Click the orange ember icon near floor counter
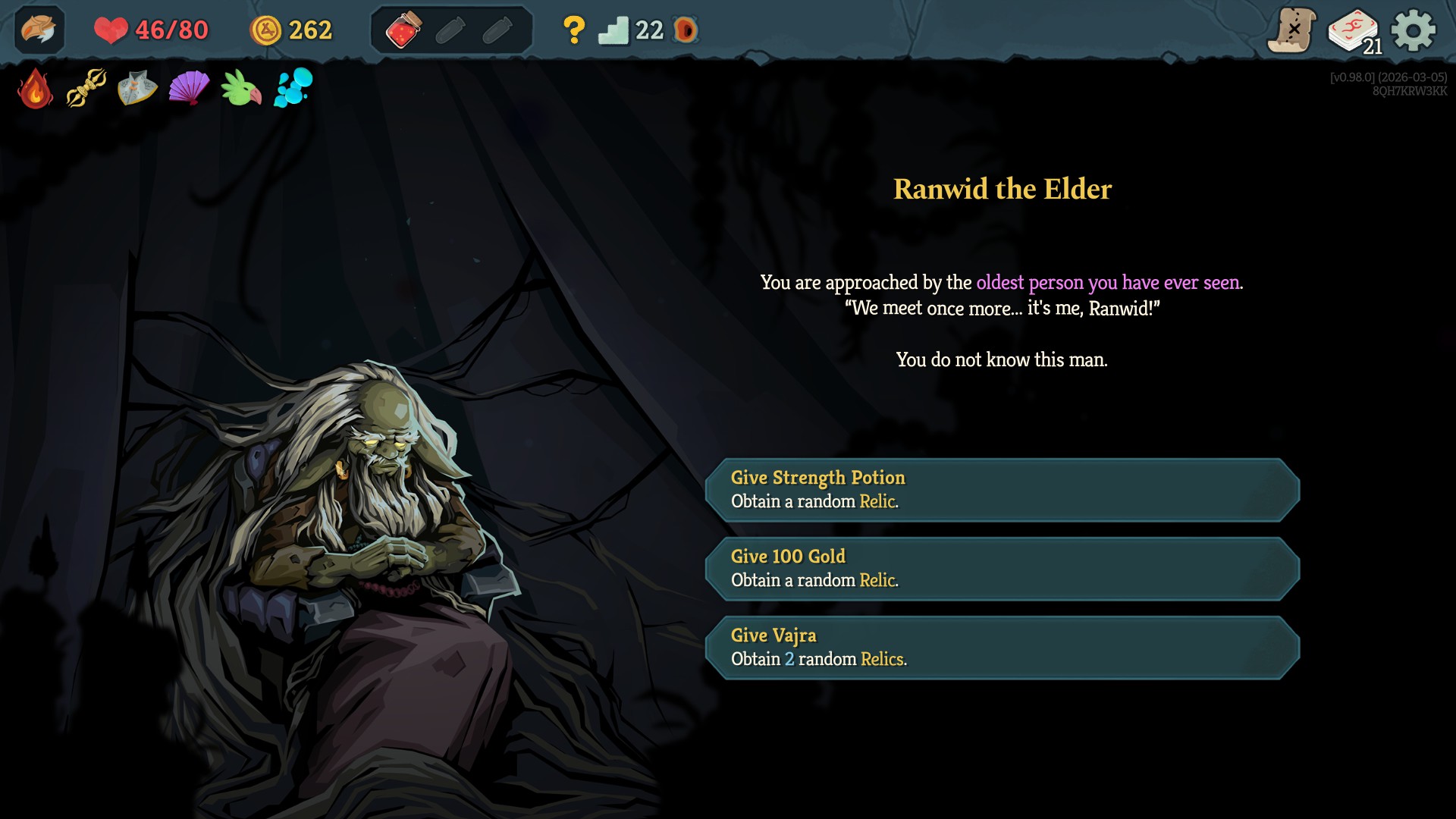 [x=685, y=30]
